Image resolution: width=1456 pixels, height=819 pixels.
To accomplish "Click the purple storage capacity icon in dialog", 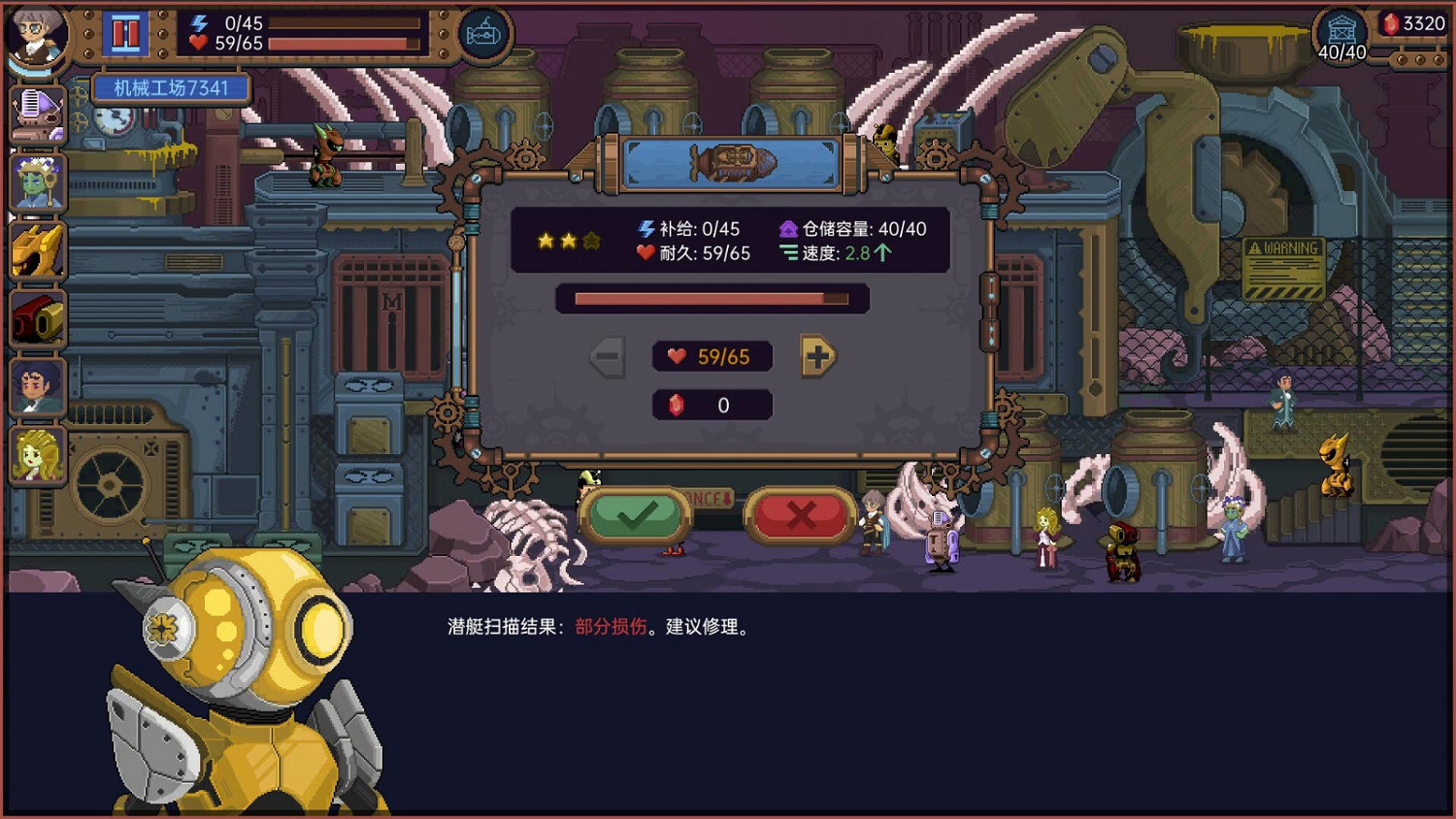I will (x=788, y=230).
